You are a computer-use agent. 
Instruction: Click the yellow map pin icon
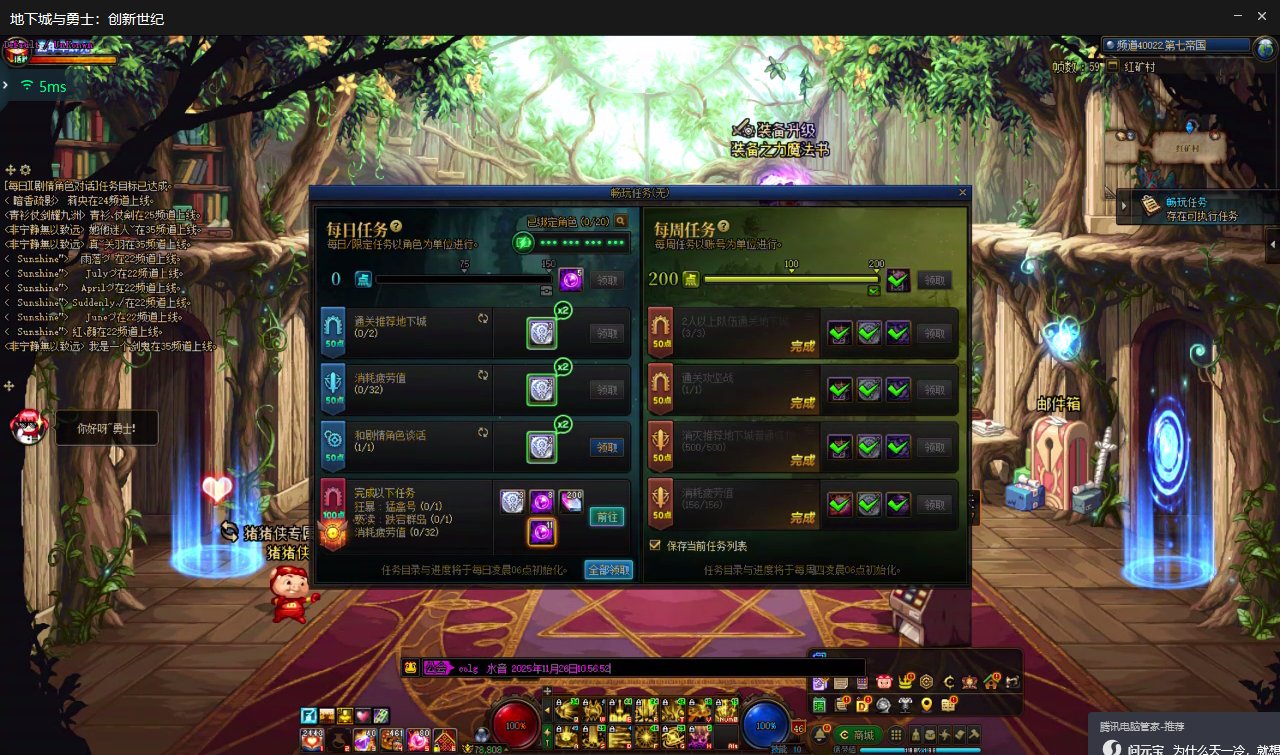927,705
